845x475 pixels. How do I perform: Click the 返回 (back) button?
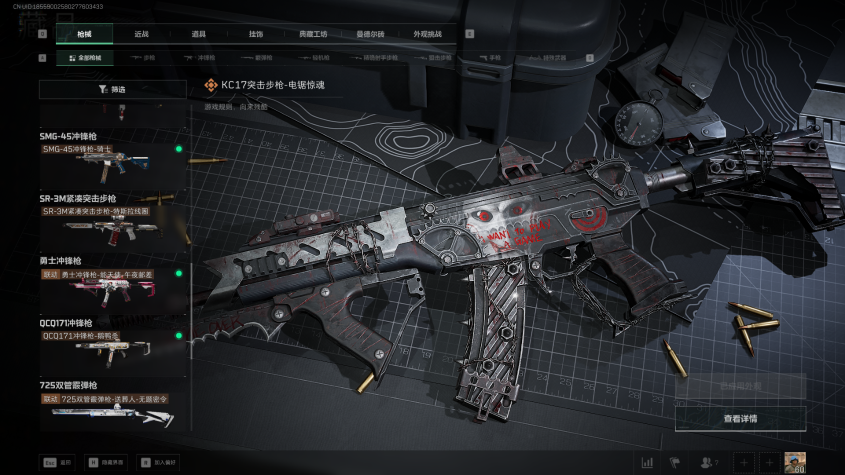(x=58, y=463)
